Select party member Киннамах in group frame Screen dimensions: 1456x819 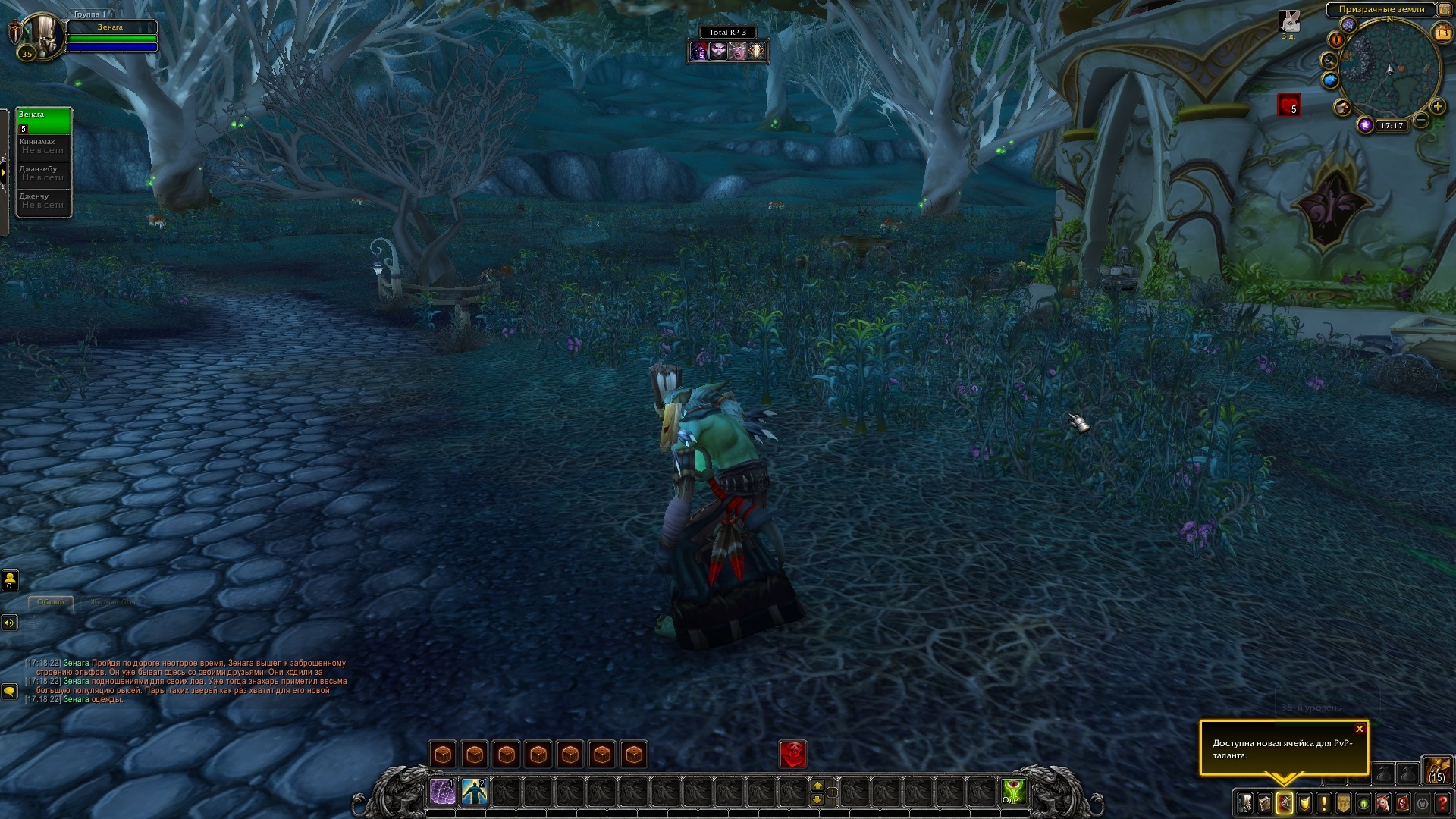coord(44,146)
